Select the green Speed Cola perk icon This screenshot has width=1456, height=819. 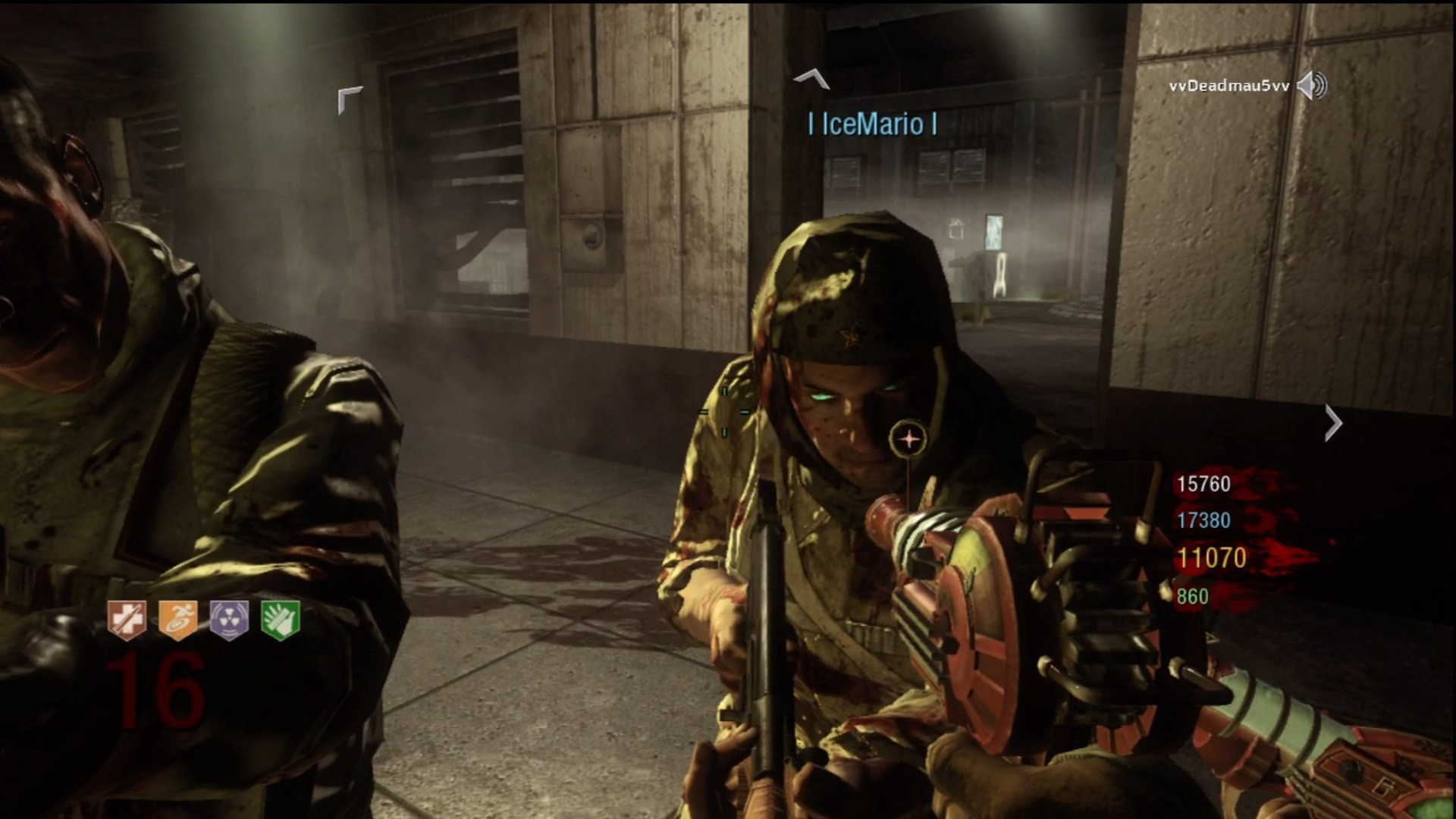tap(281, 620)
